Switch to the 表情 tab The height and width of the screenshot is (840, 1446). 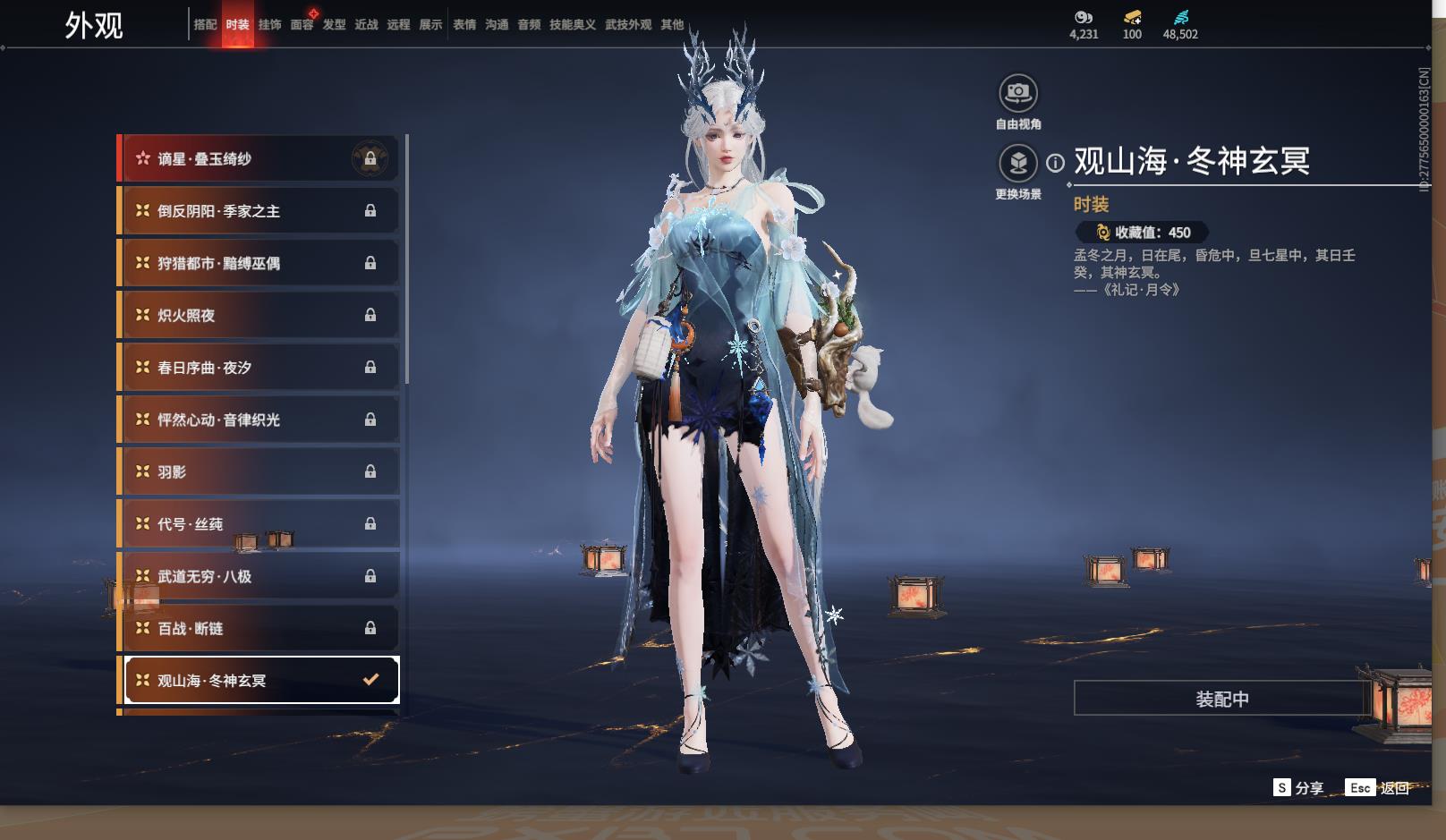(464, 25)
